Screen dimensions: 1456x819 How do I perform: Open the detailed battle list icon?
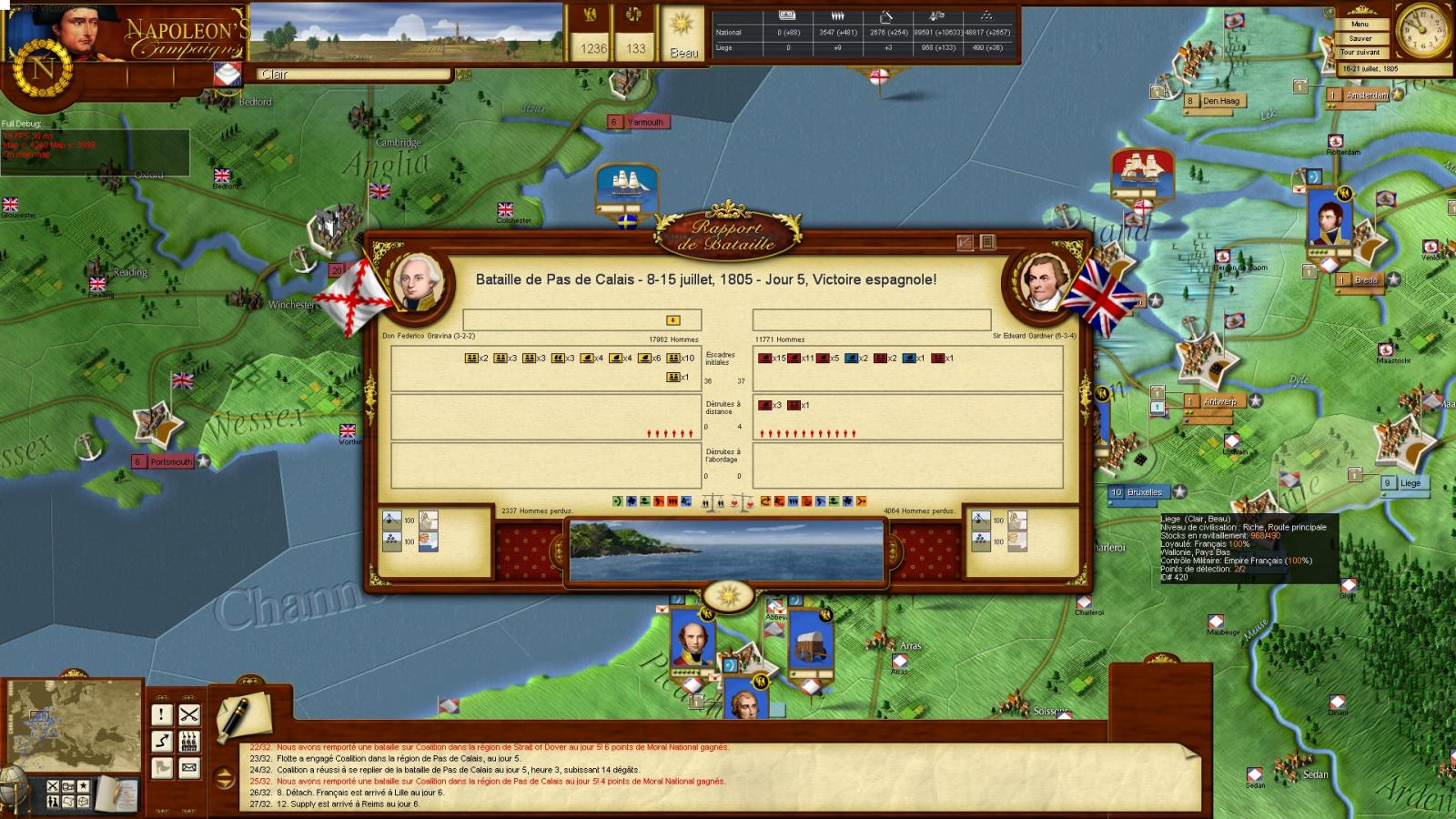click(x=987, y=242)
